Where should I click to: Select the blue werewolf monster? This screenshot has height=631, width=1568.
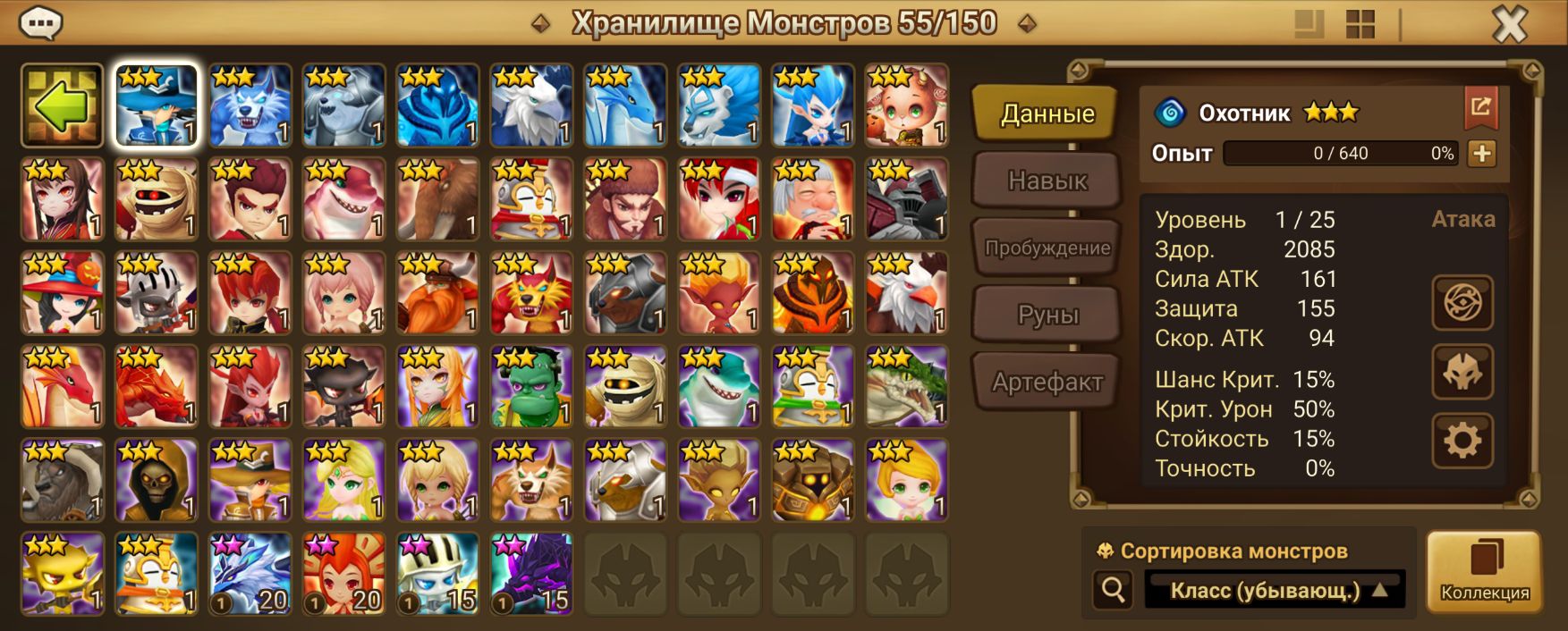click(x=250, y=105)
